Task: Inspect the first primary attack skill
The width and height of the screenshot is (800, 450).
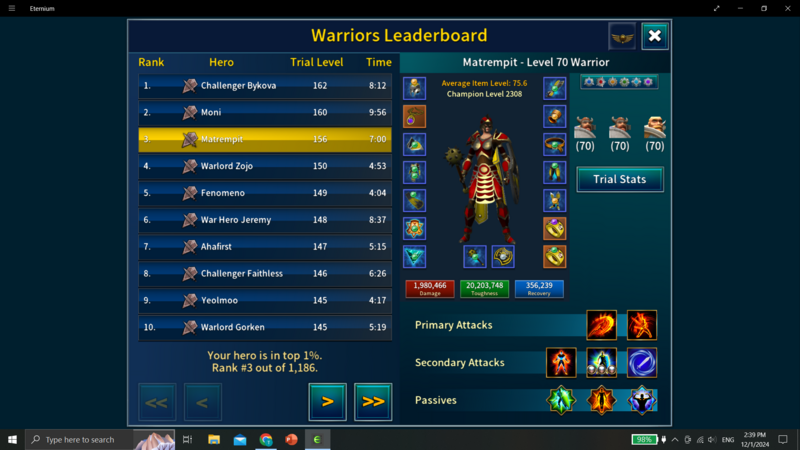Action: pos(601,325)
